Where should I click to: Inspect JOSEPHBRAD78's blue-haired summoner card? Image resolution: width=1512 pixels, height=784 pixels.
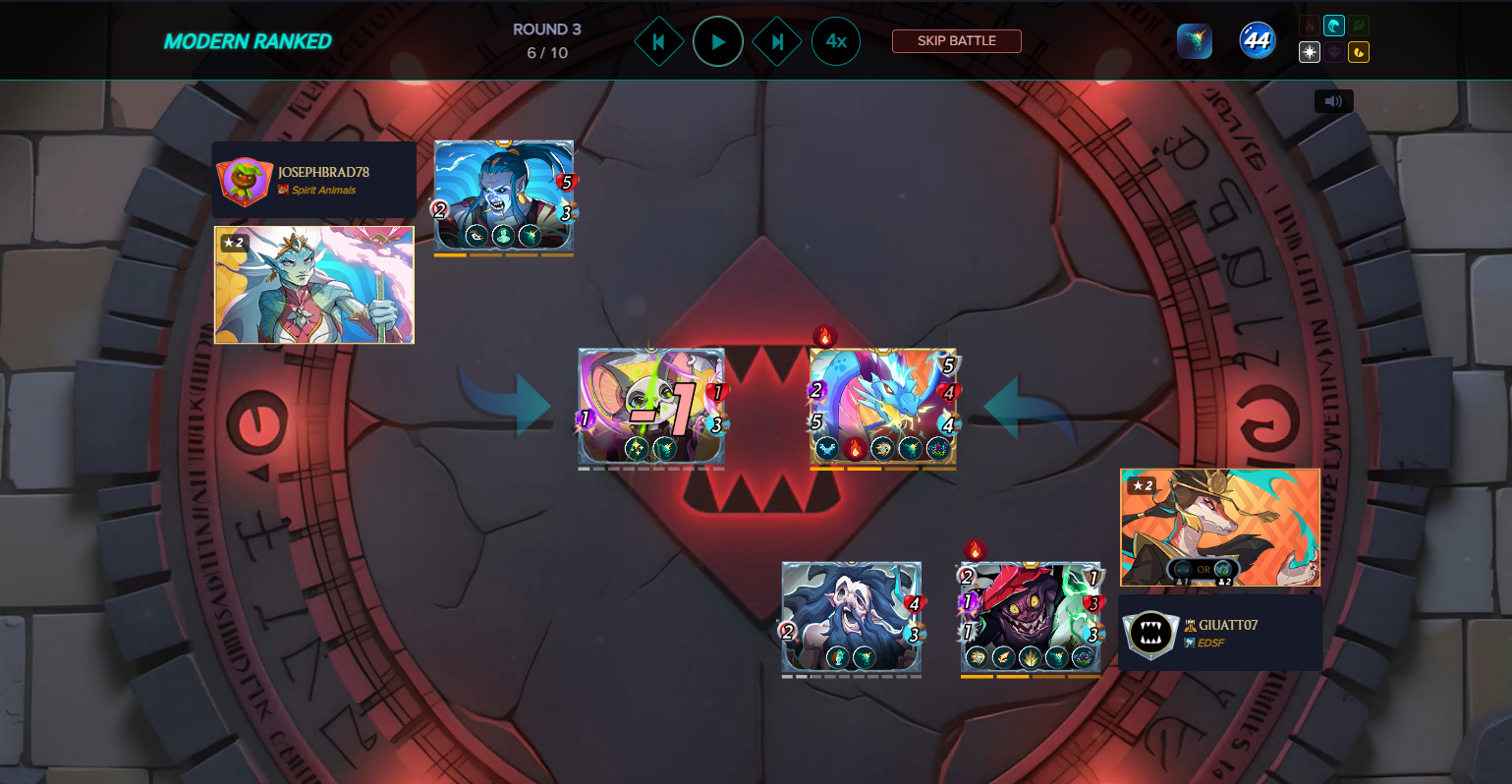click(x=314, y=285)
